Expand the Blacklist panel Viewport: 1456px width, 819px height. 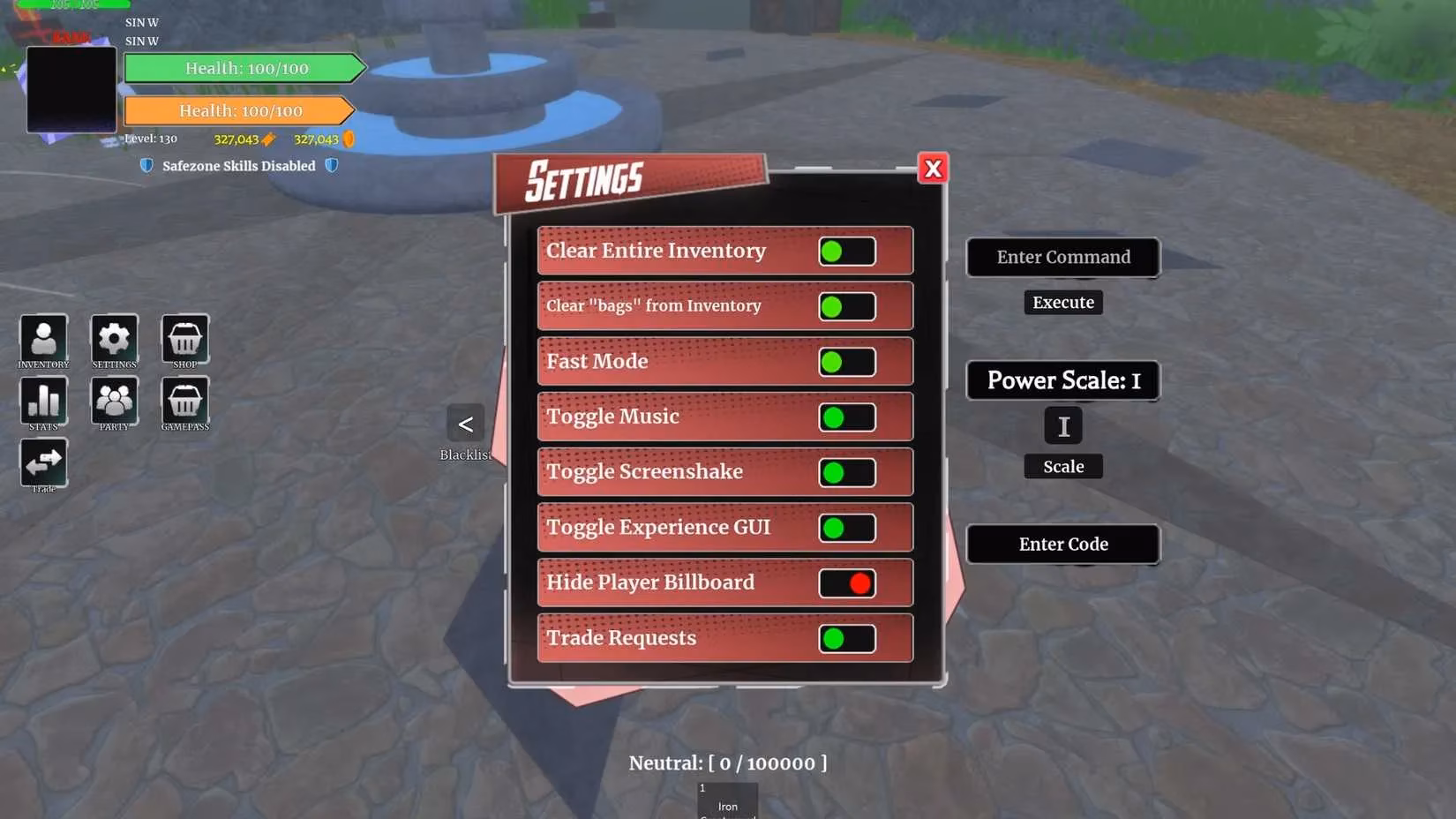tap(465, 425)
